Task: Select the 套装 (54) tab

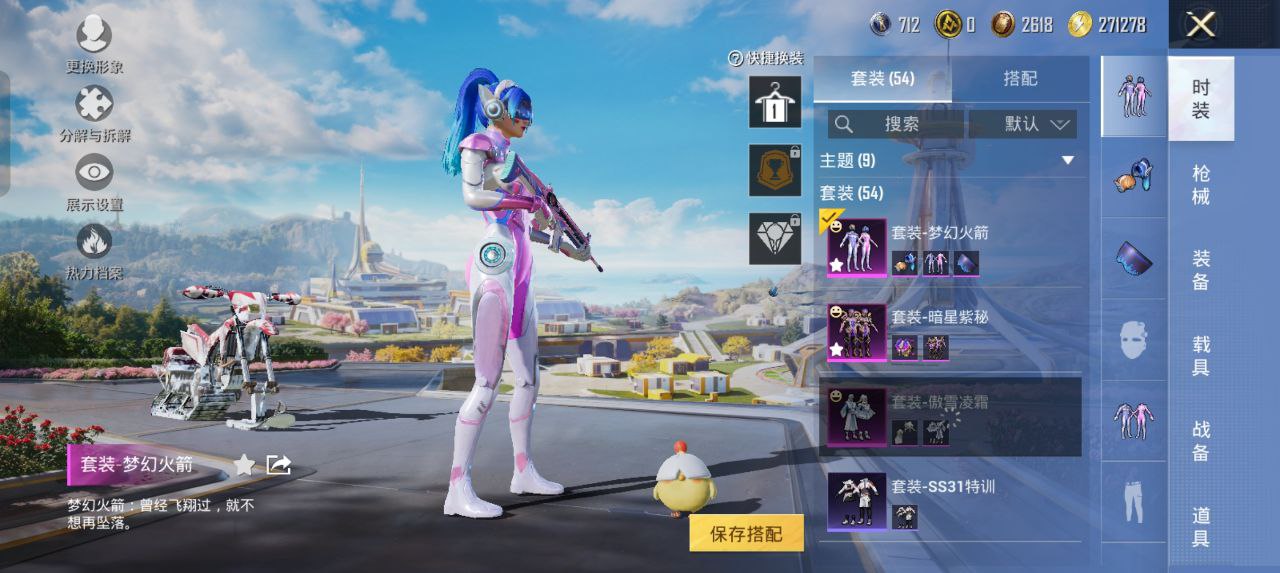Action: coord(882,78)
